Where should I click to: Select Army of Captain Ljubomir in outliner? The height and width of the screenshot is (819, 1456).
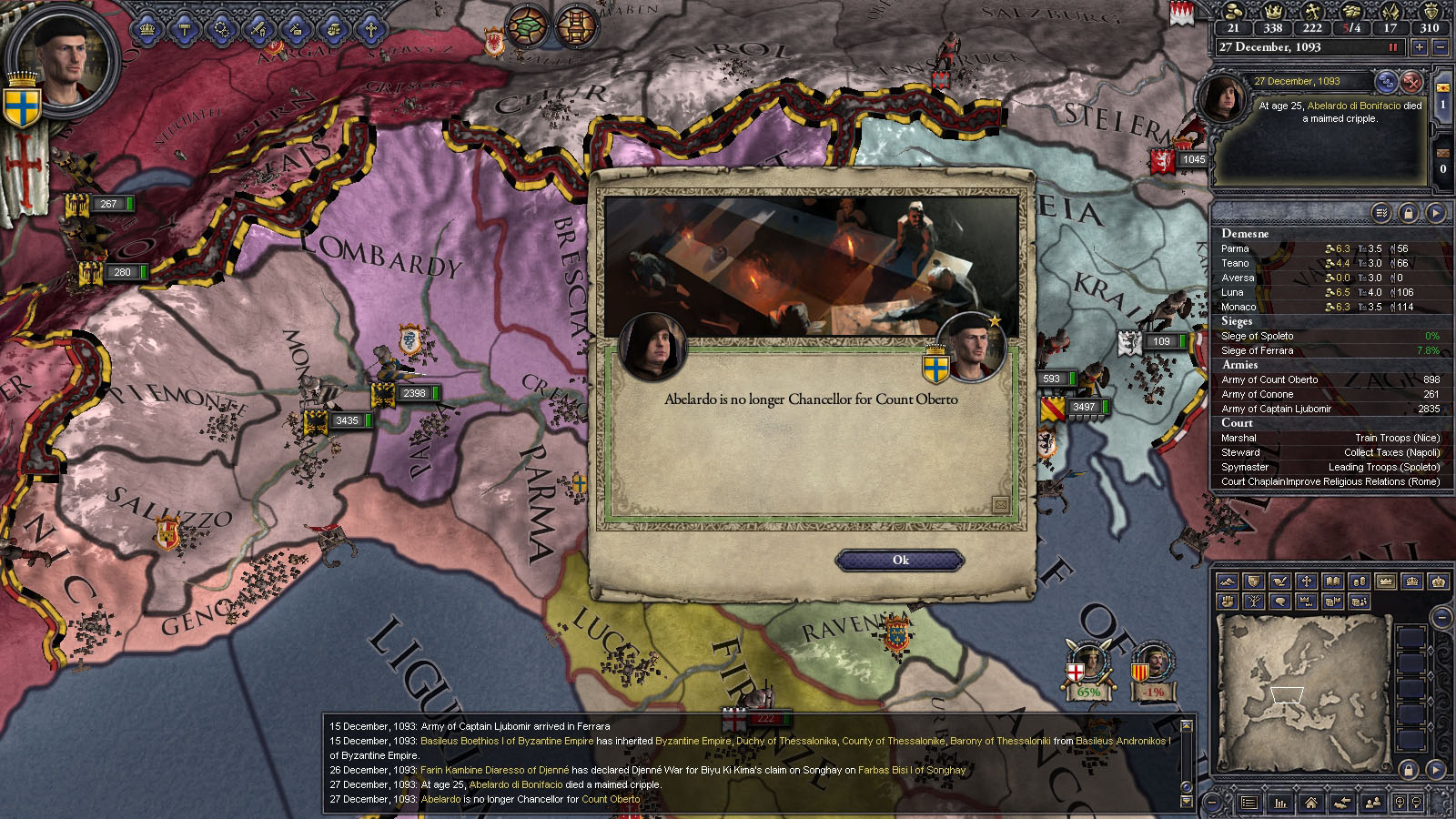pyautogui.click(x=1276, y=409)
